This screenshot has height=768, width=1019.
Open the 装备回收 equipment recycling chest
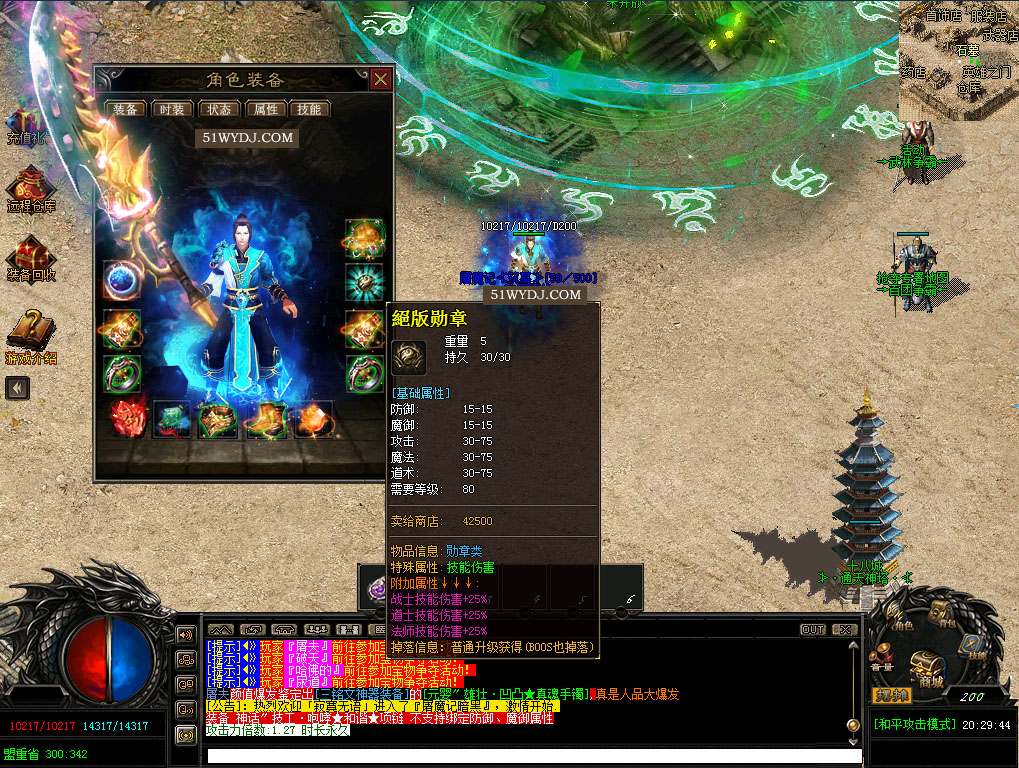tap(30, 258)
